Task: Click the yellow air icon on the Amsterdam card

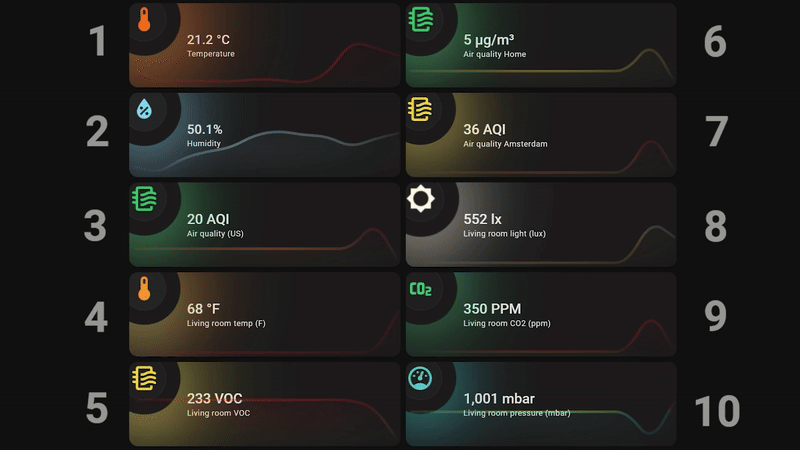Action: (421, 109)
